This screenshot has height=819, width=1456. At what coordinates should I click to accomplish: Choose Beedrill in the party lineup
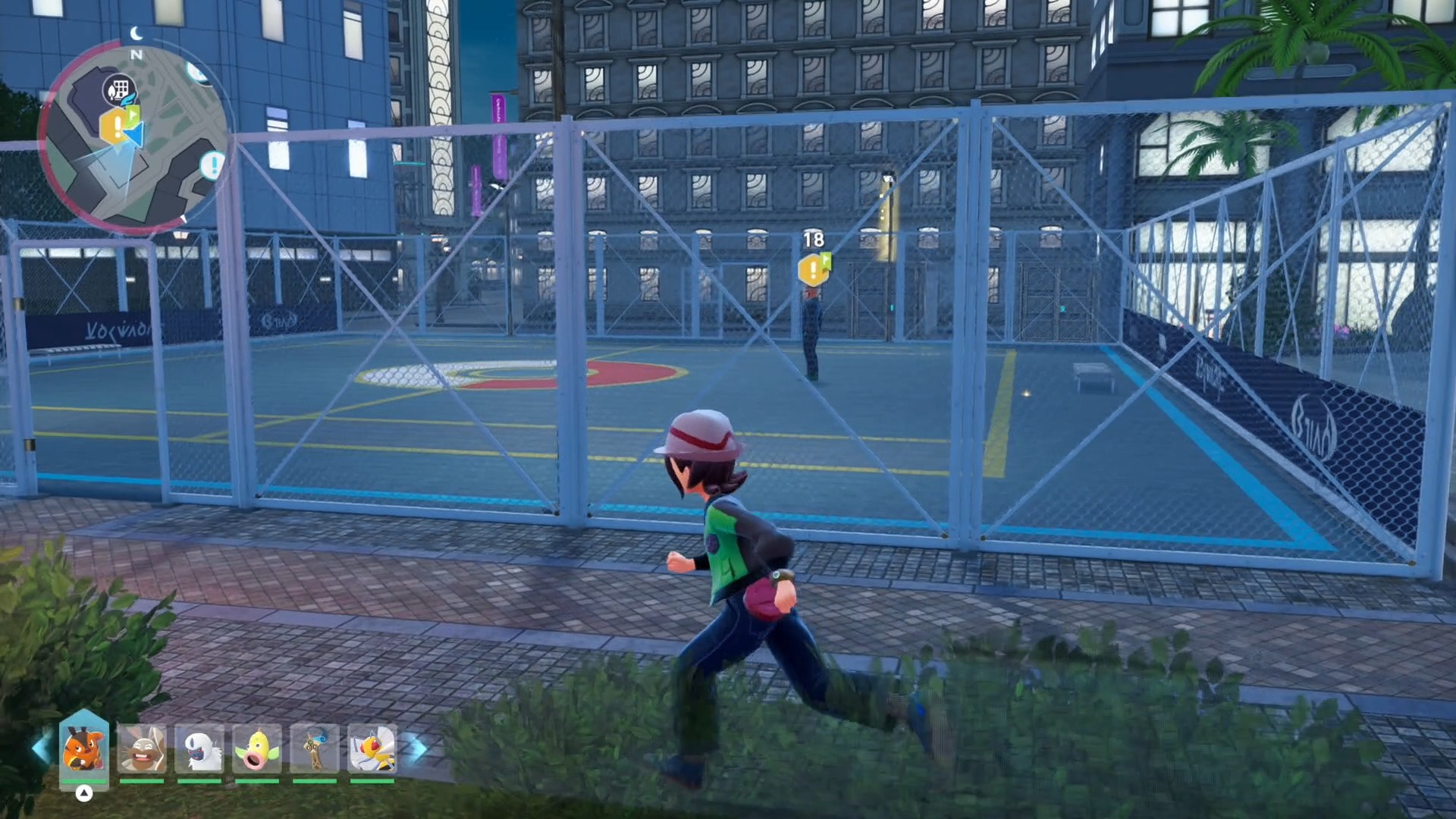pyautogui.click(x=372, y=748)
